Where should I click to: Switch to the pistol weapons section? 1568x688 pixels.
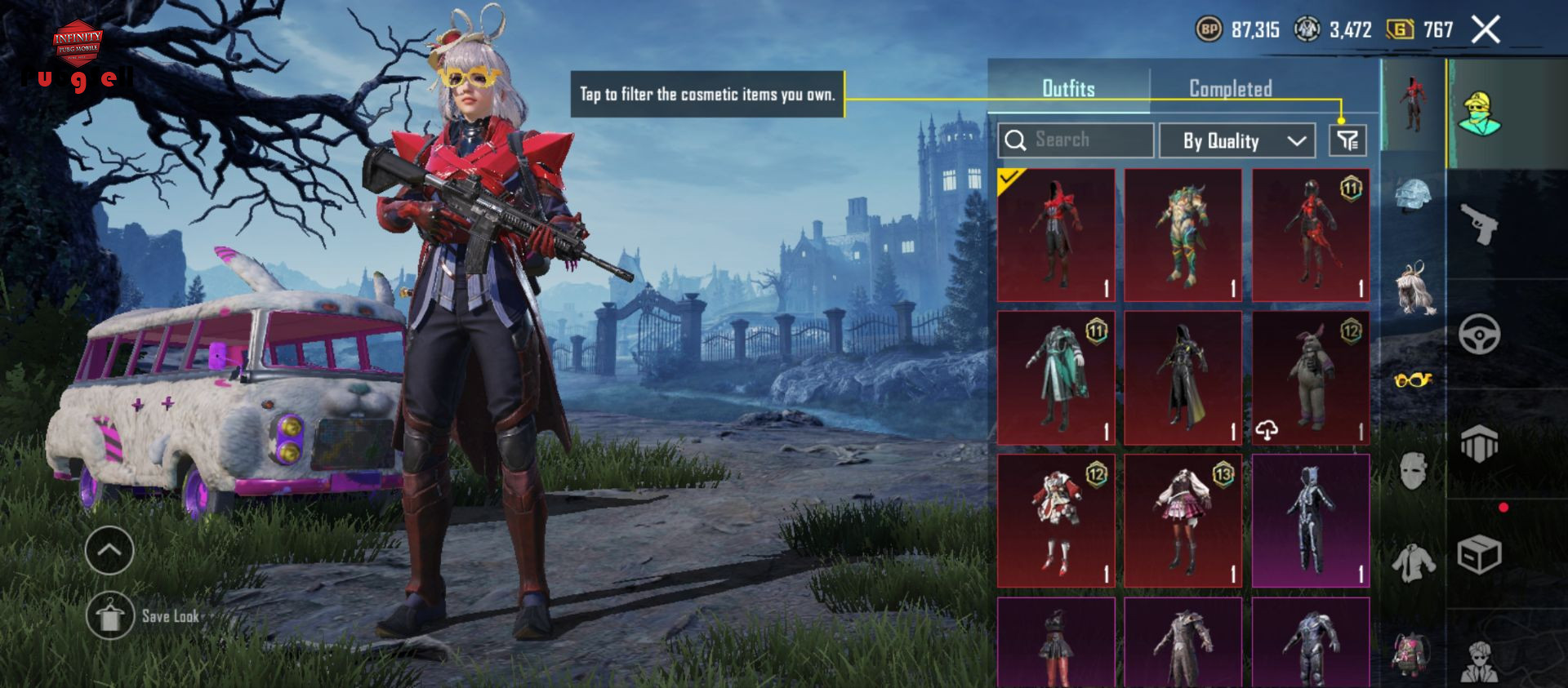click(1478, 224)
